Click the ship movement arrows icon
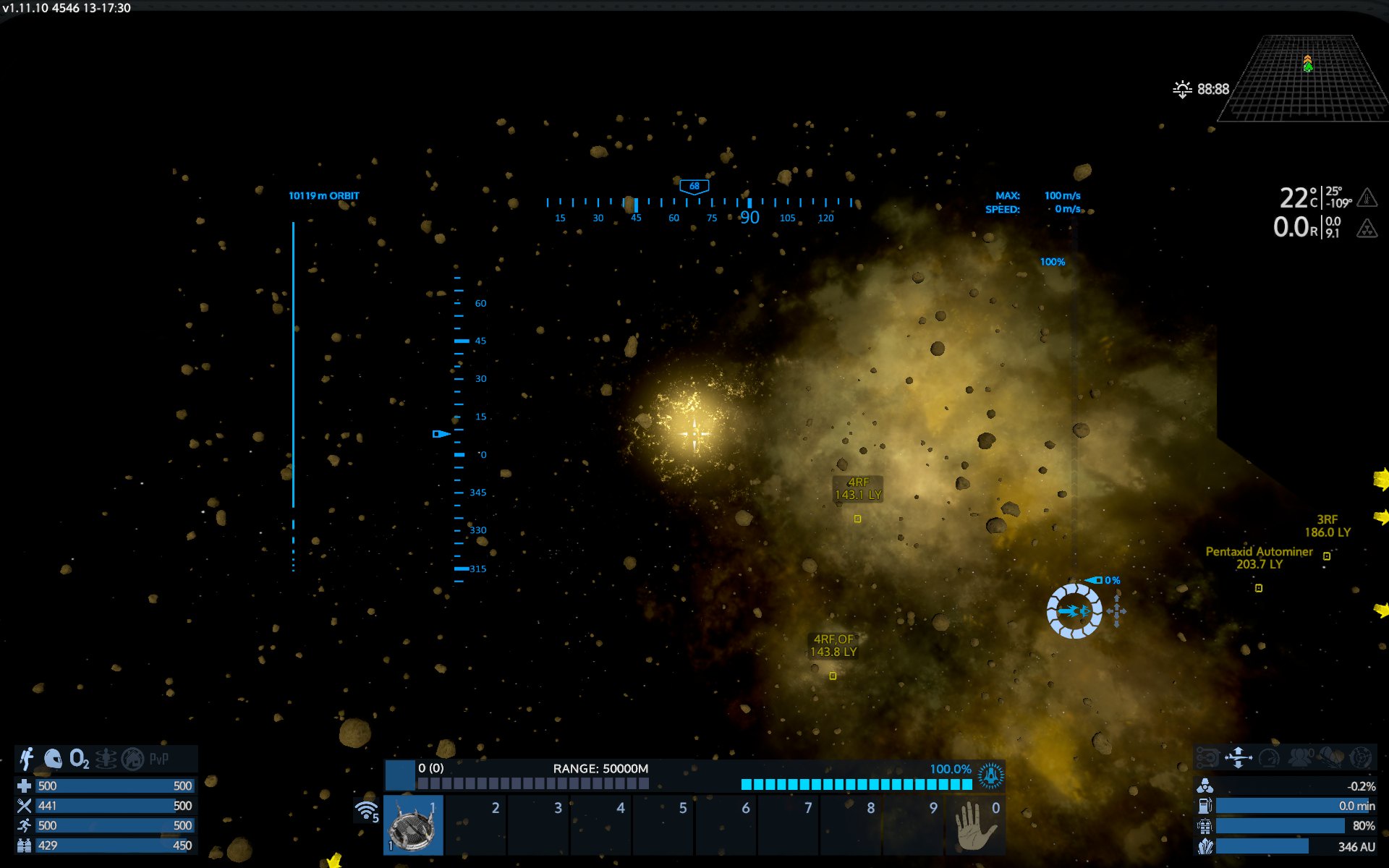The image size is (1389, 868). pyautogui.click(x=1238, y=757)
